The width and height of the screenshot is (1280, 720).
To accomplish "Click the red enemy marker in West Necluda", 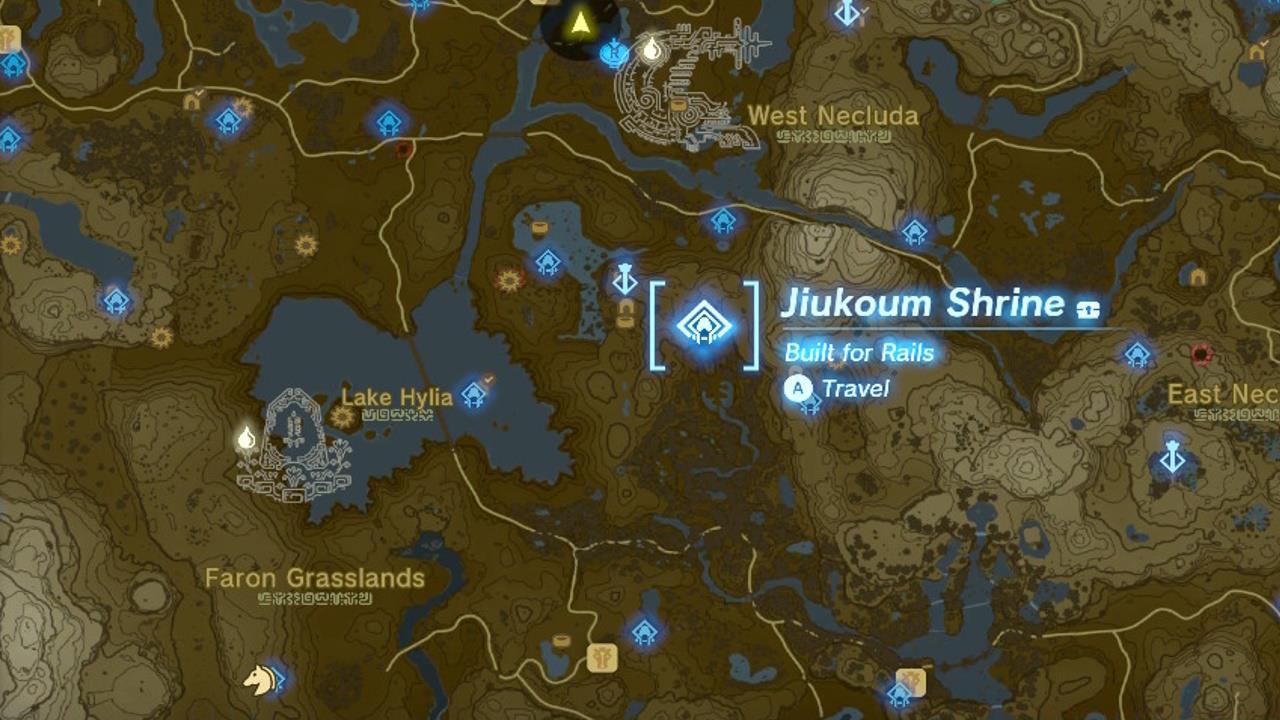I will pyautogui.click(x=403, y=148).
